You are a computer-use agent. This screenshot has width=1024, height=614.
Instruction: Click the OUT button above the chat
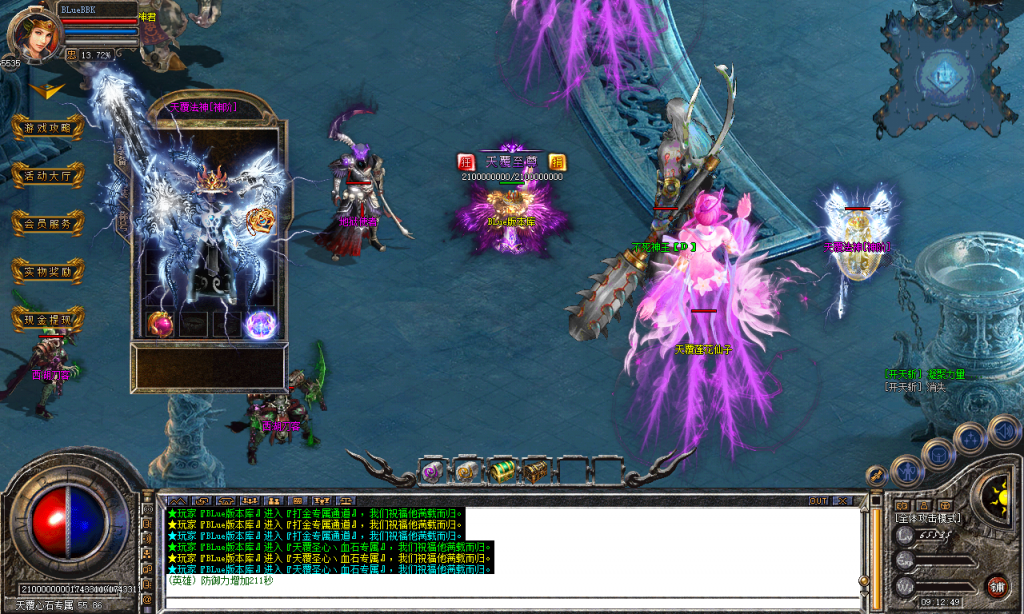coord(818,500)
